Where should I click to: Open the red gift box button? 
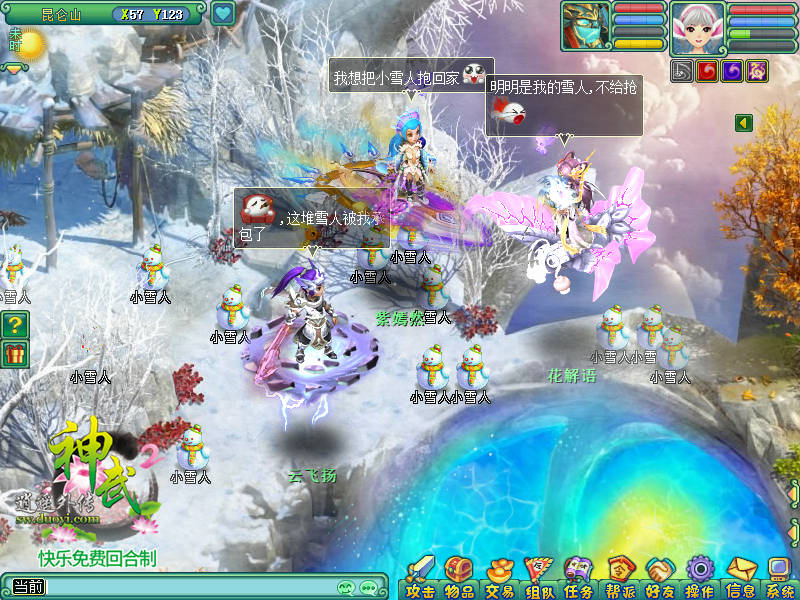coord(15,353)
